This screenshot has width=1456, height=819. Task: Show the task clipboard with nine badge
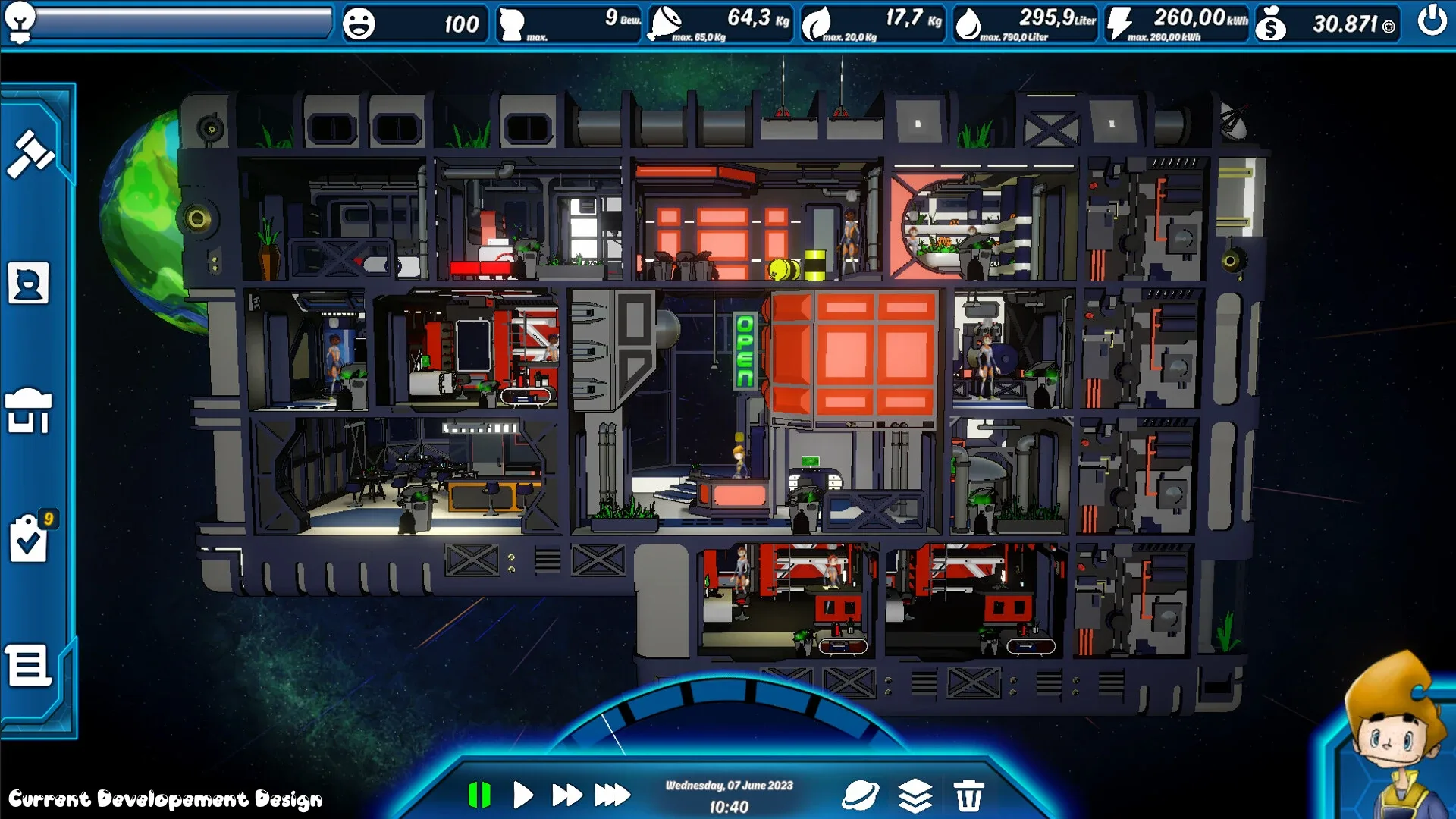[30, 538]
